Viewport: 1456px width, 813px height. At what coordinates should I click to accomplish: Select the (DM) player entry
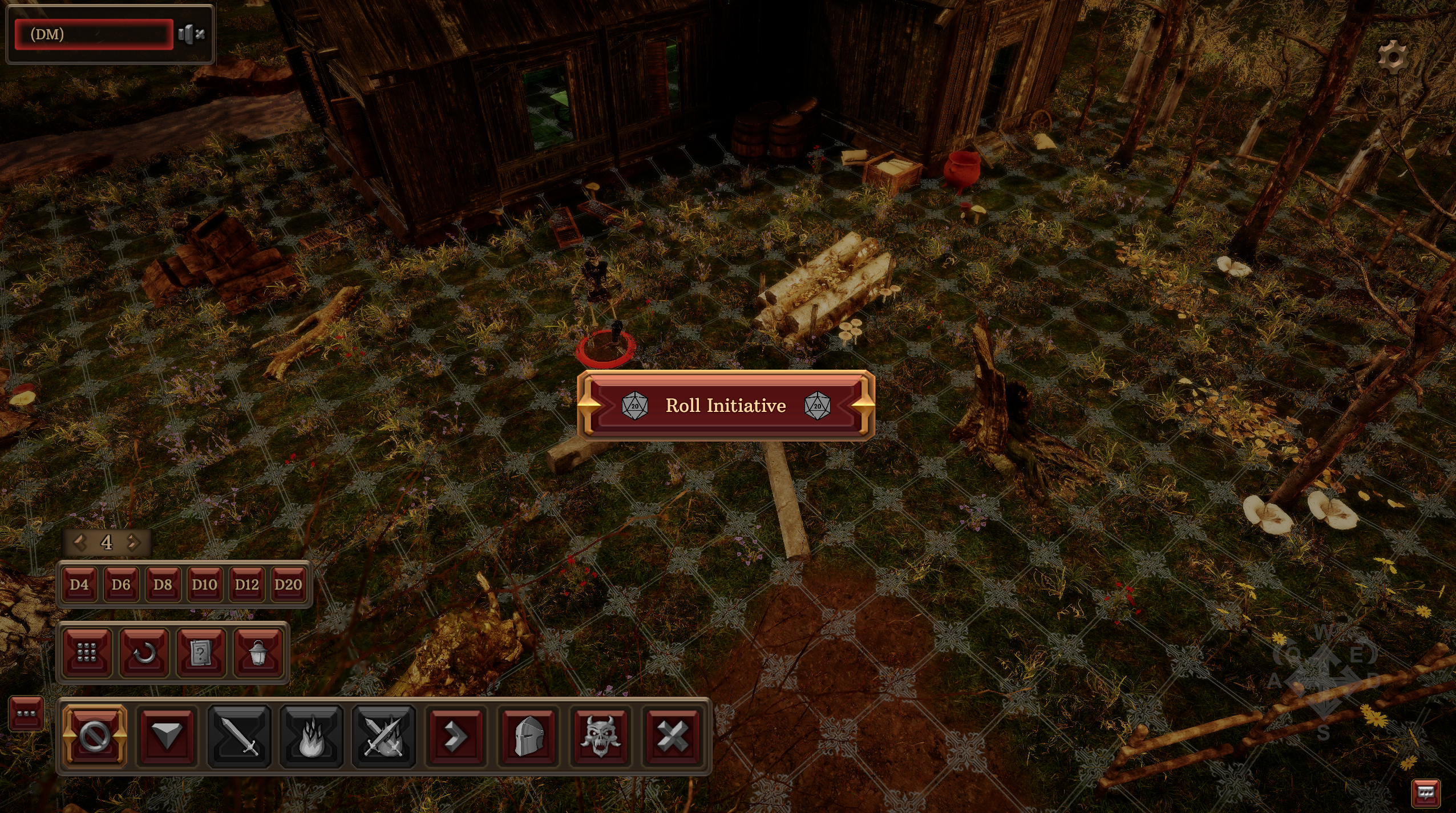pyautogui.click(x=94, y=34)
